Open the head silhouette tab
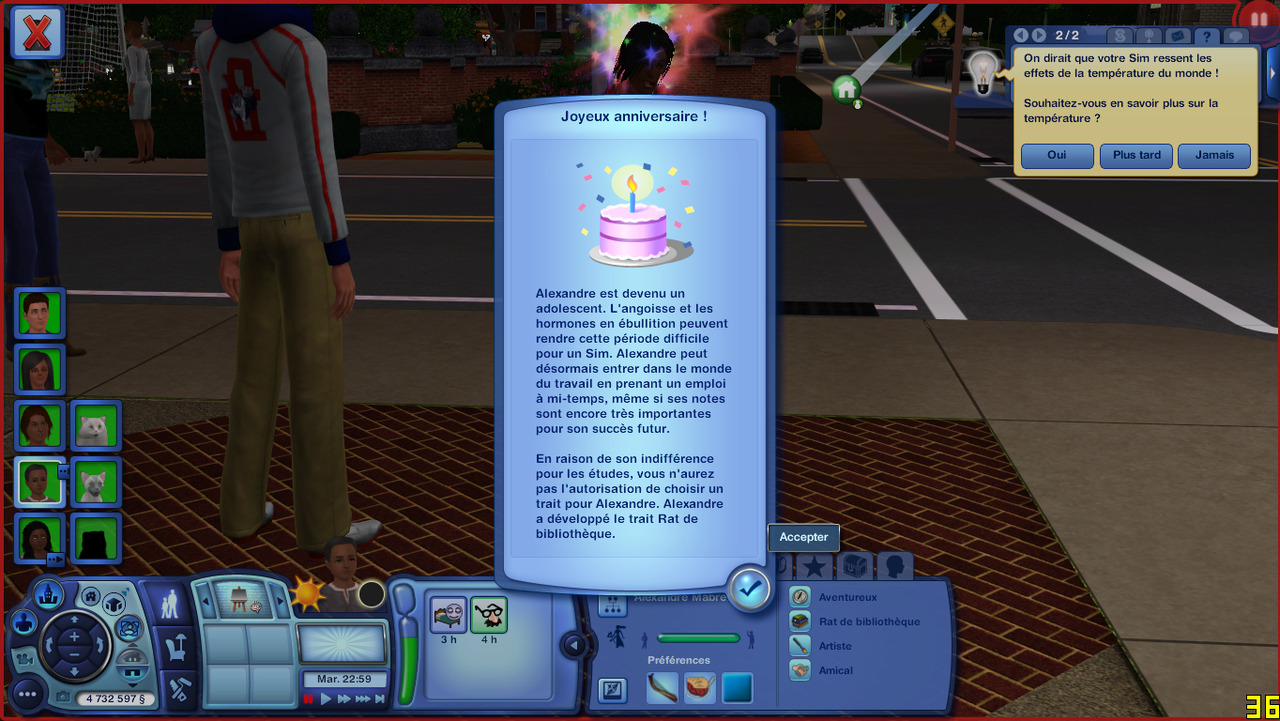1280x721 pixels. coord(895,566)
